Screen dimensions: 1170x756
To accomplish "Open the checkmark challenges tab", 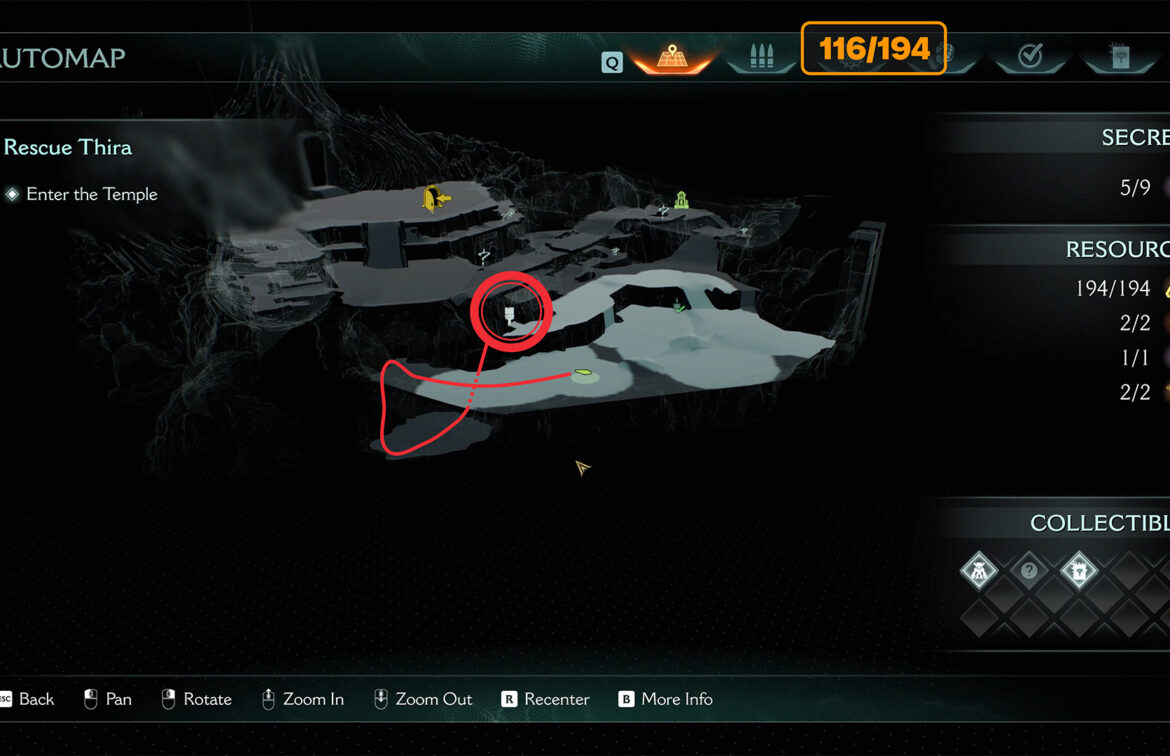I will tap(1029, 56).
